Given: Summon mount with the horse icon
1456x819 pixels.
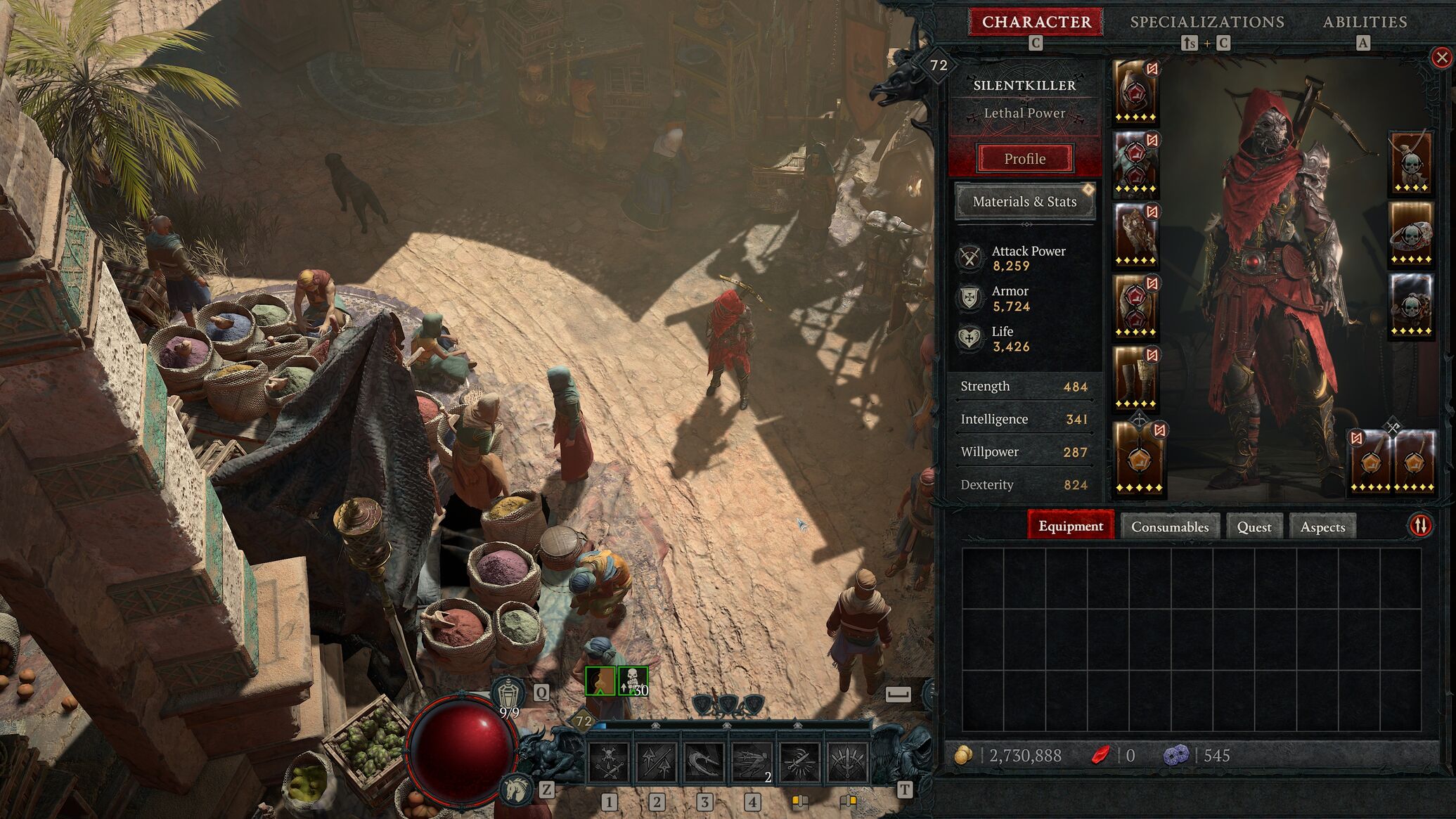Looking at the screenshot, I should coord(517,789).
